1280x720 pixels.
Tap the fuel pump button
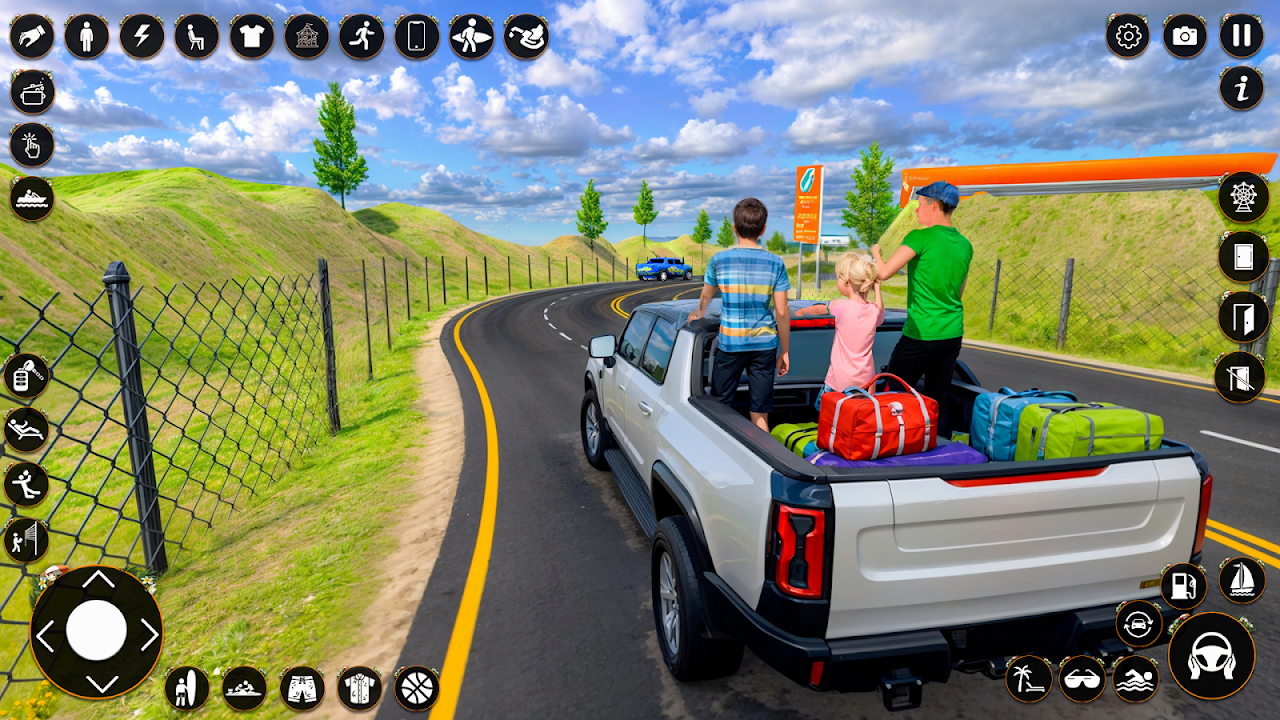[1183, 585]
